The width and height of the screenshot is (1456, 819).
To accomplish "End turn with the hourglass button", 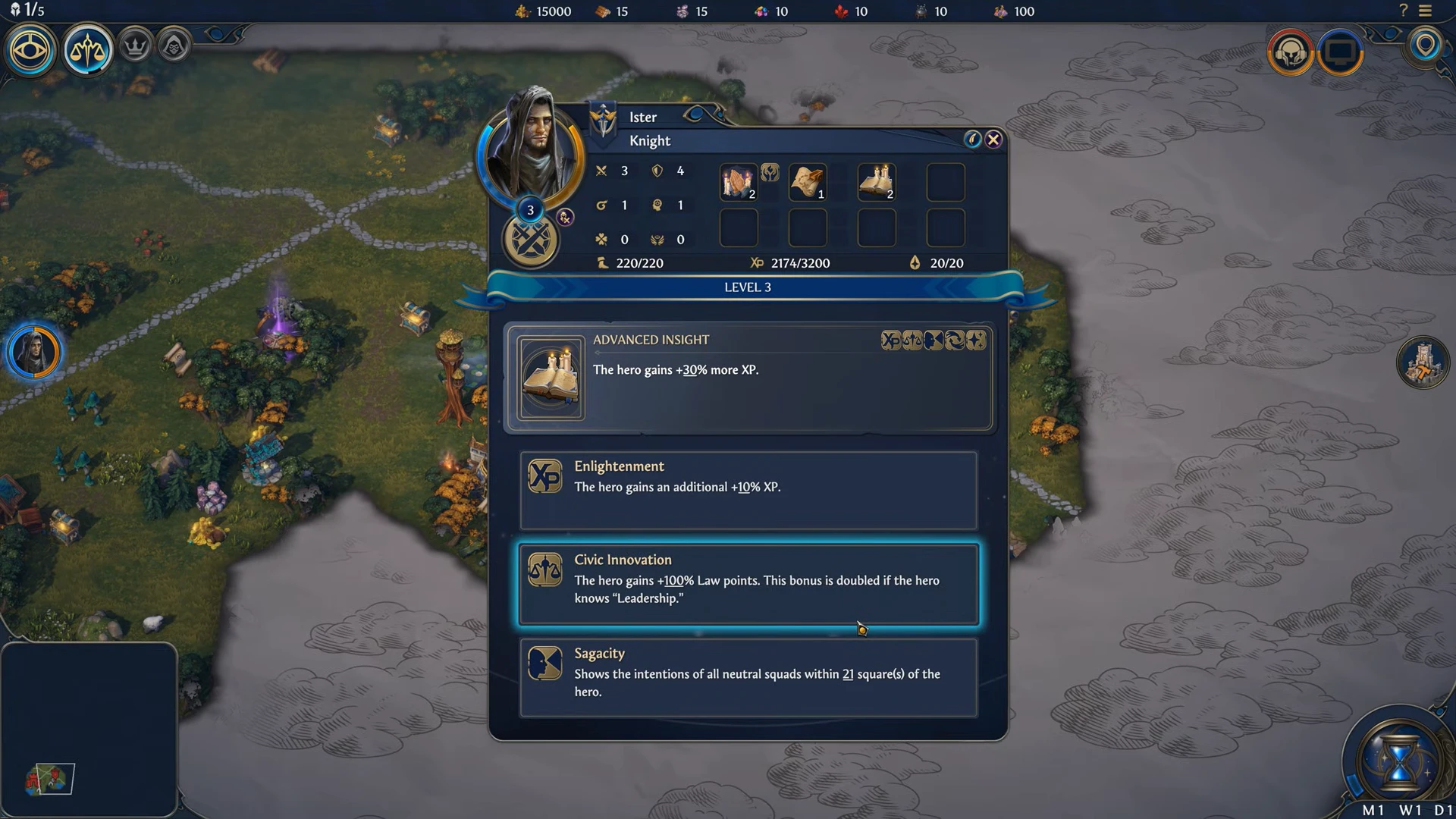I will click(x=1399, y=761).
